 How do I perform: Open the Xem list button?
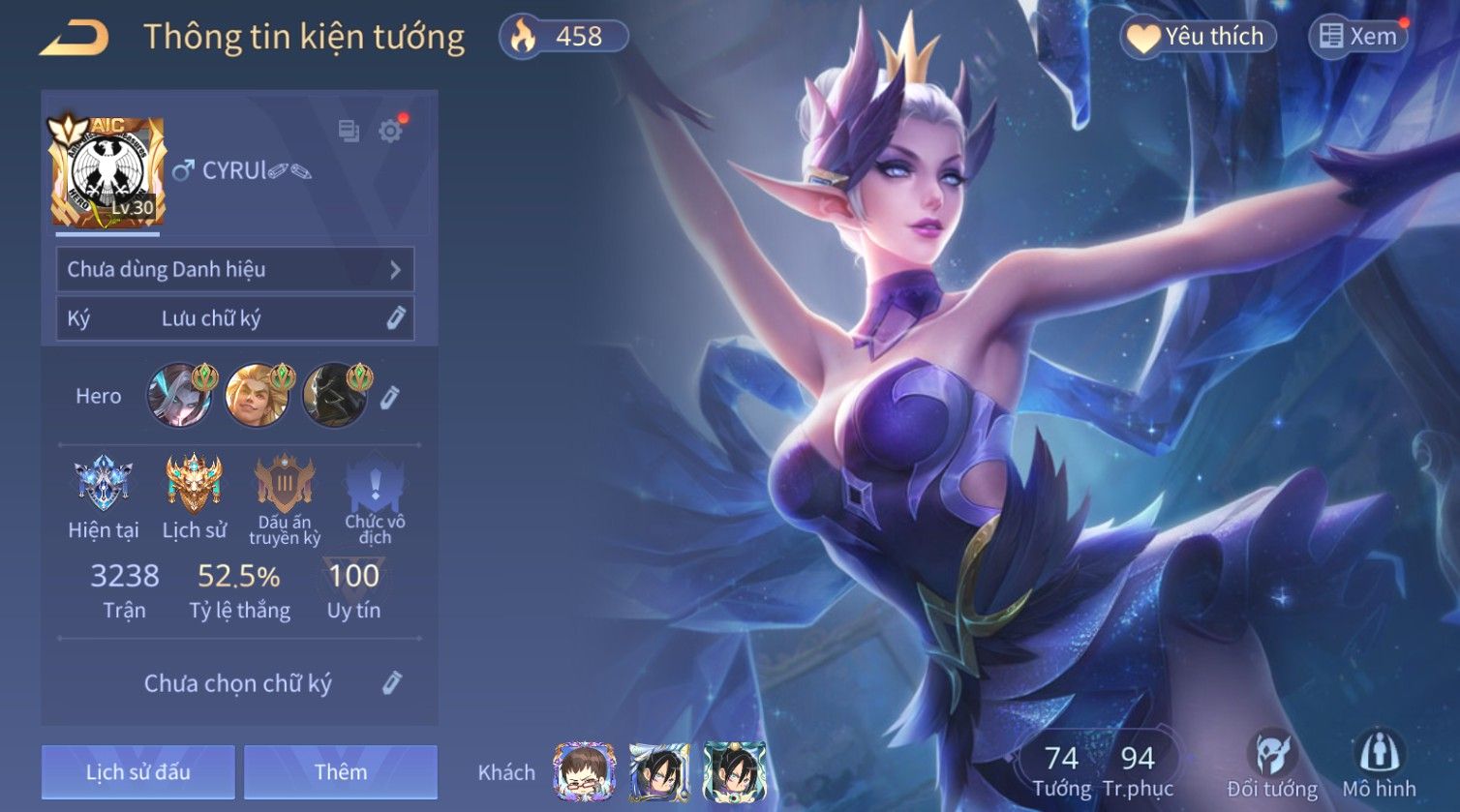pyautogui.click(x=1357, y=37)
